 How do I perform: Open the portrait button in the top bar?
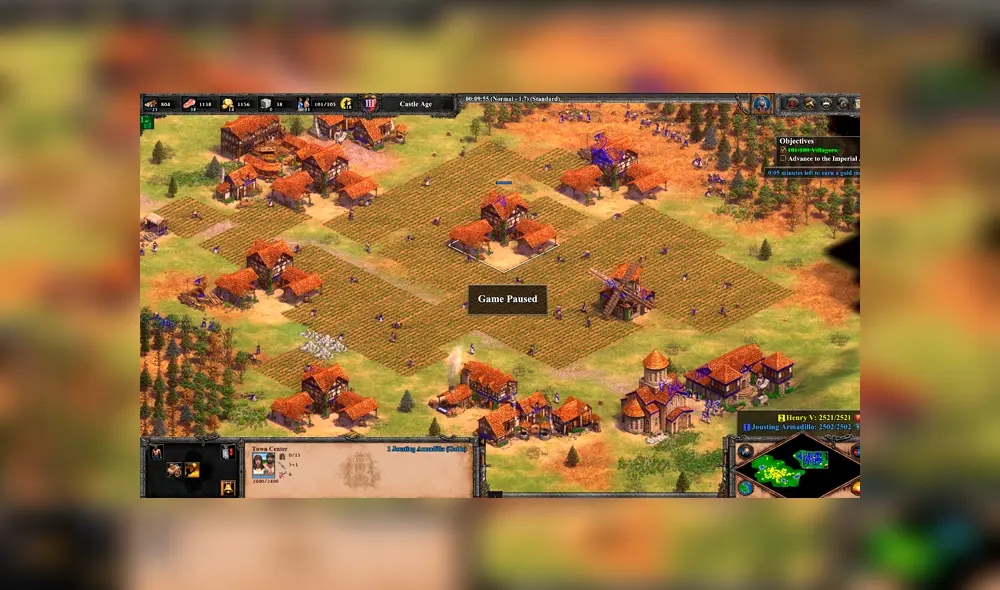point(762,103)
